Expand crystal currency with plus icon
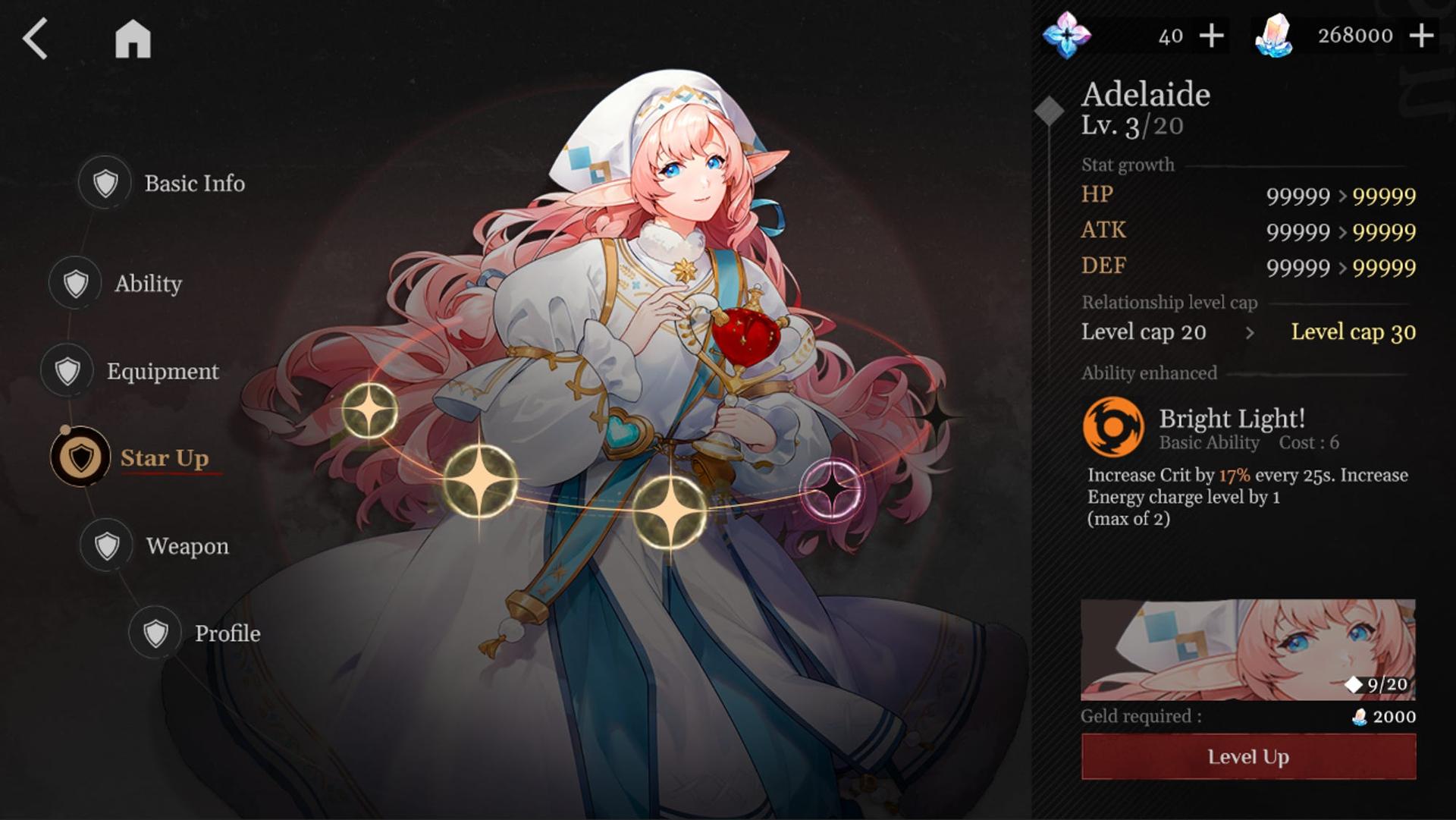 [1421, 33]
